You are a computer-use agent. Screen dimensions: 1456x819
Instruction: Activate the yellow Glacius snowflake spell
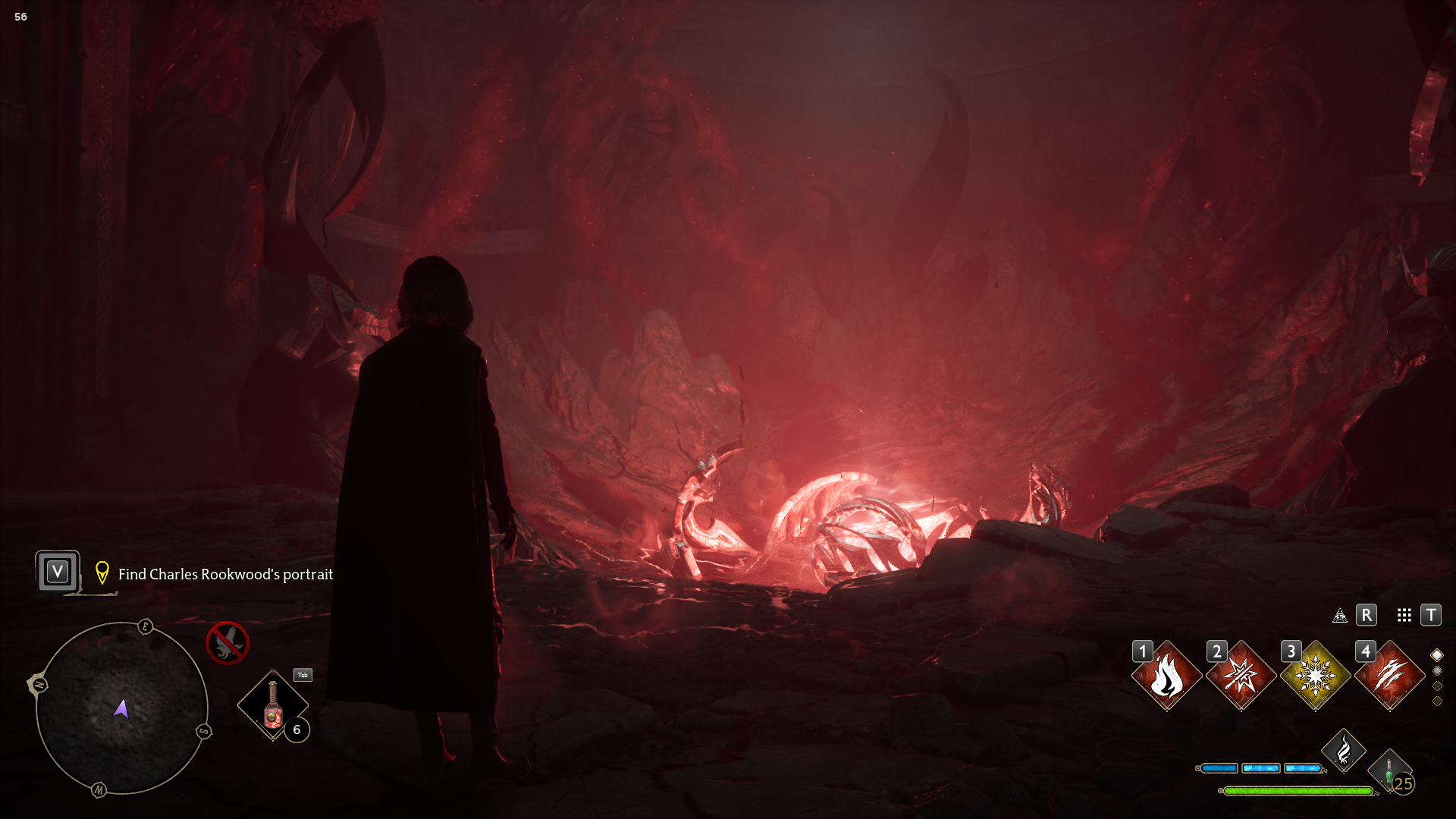[1315, 676]
